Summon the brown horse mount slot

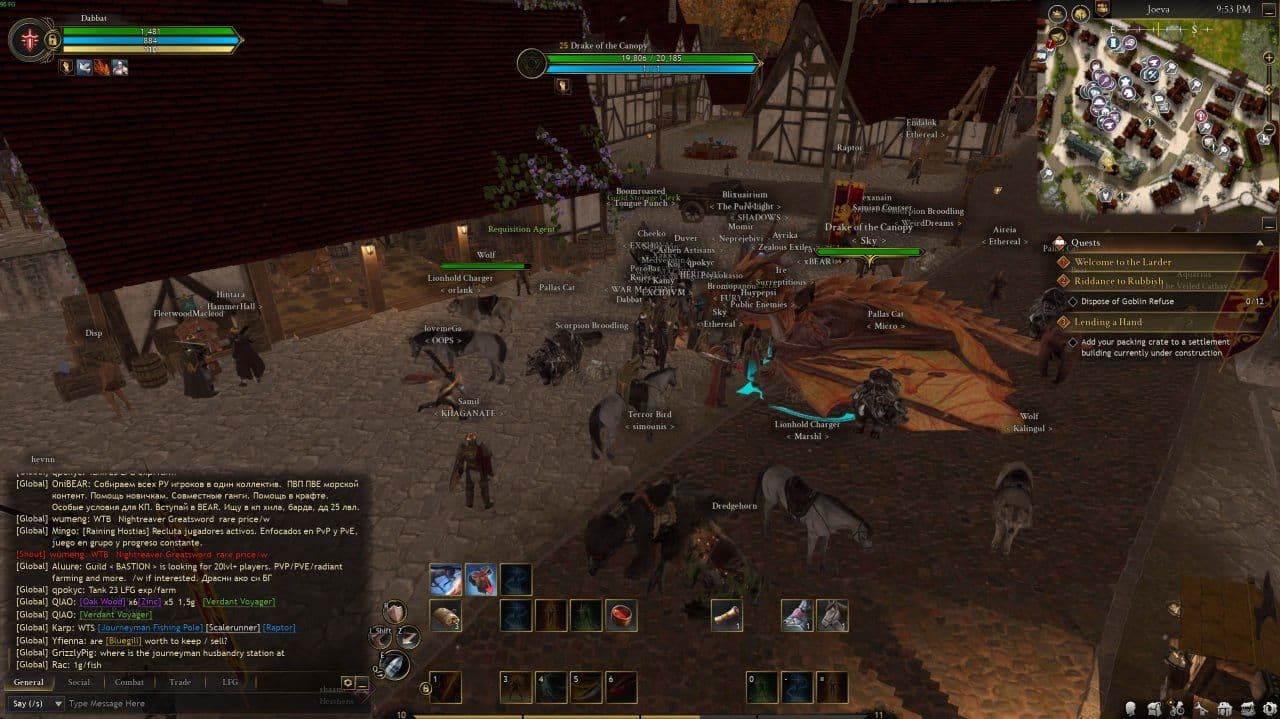coord(832,615)
